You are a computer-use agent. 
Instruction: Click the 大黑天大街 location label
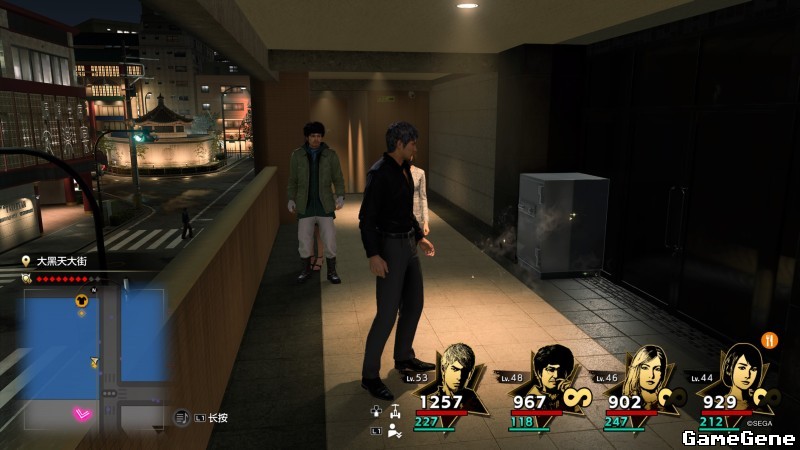[x=62, y=261]
